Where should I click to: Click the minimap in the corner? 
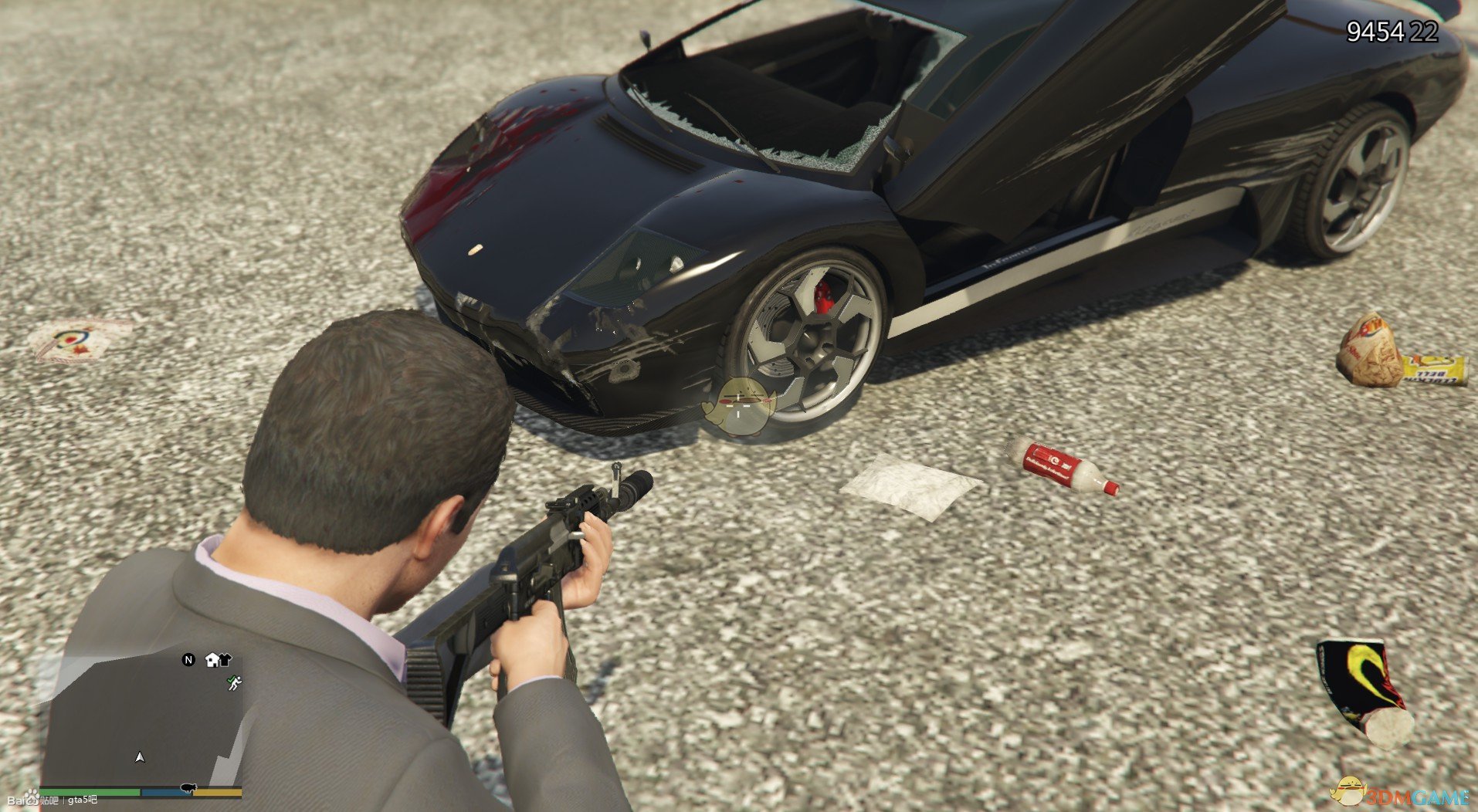143,718
